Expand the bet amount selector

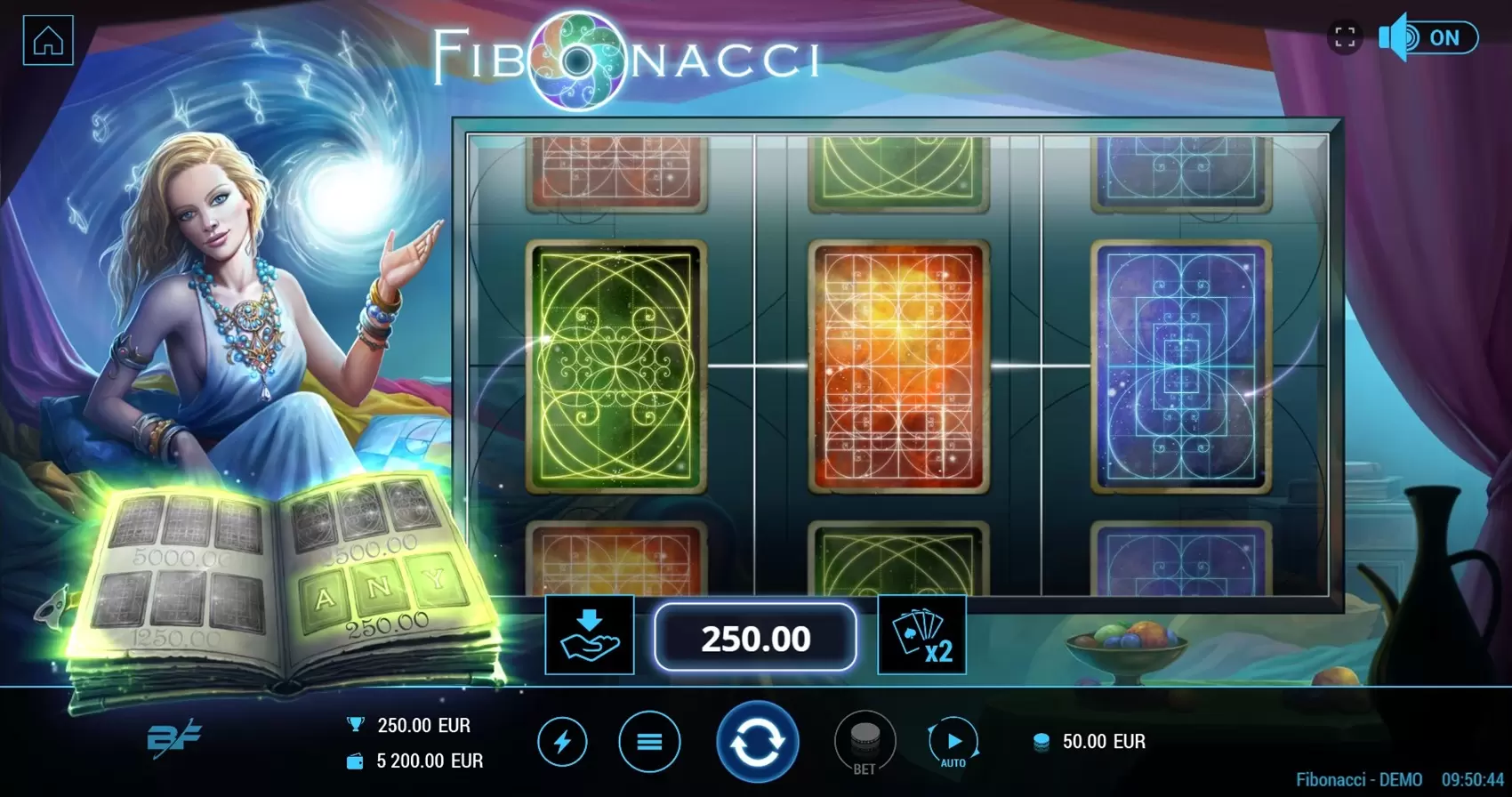867,741
